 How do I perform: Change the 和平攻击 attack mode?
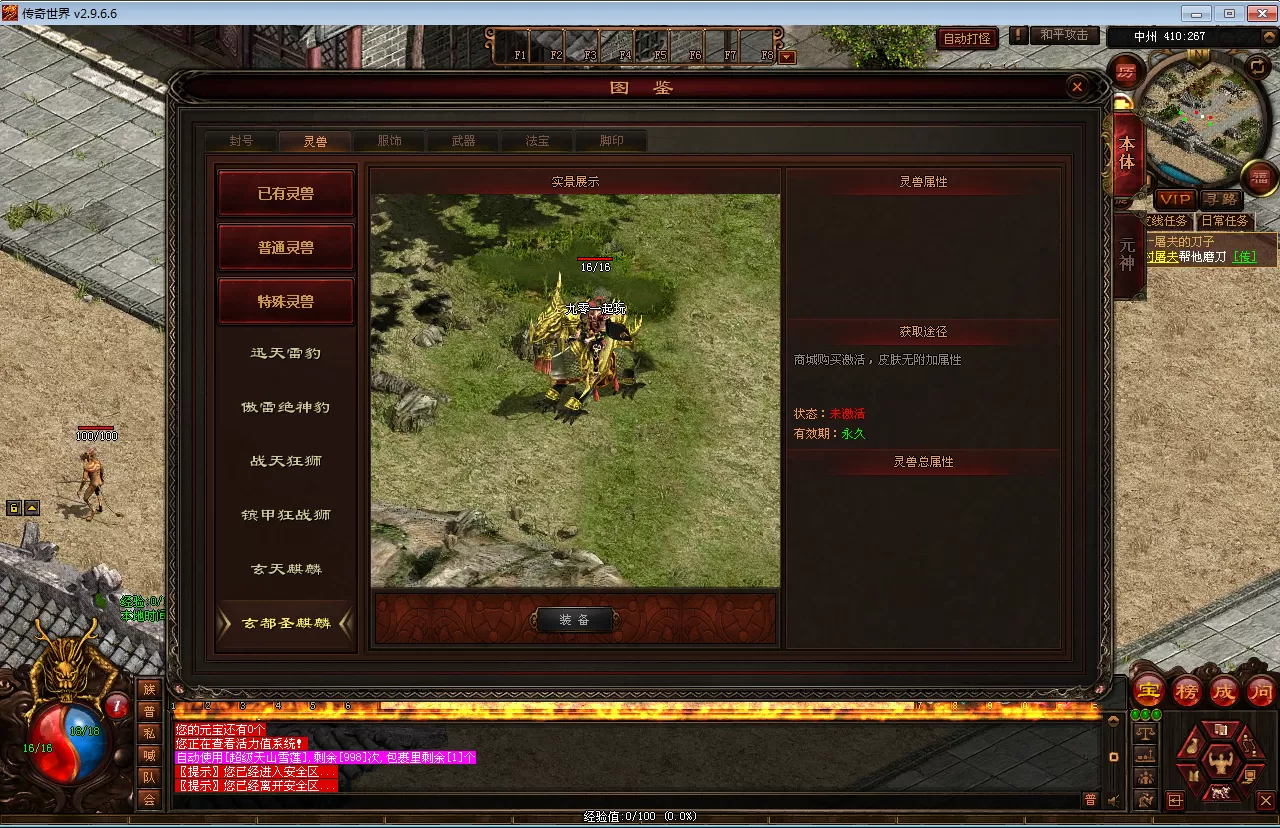pos(1064,35)
